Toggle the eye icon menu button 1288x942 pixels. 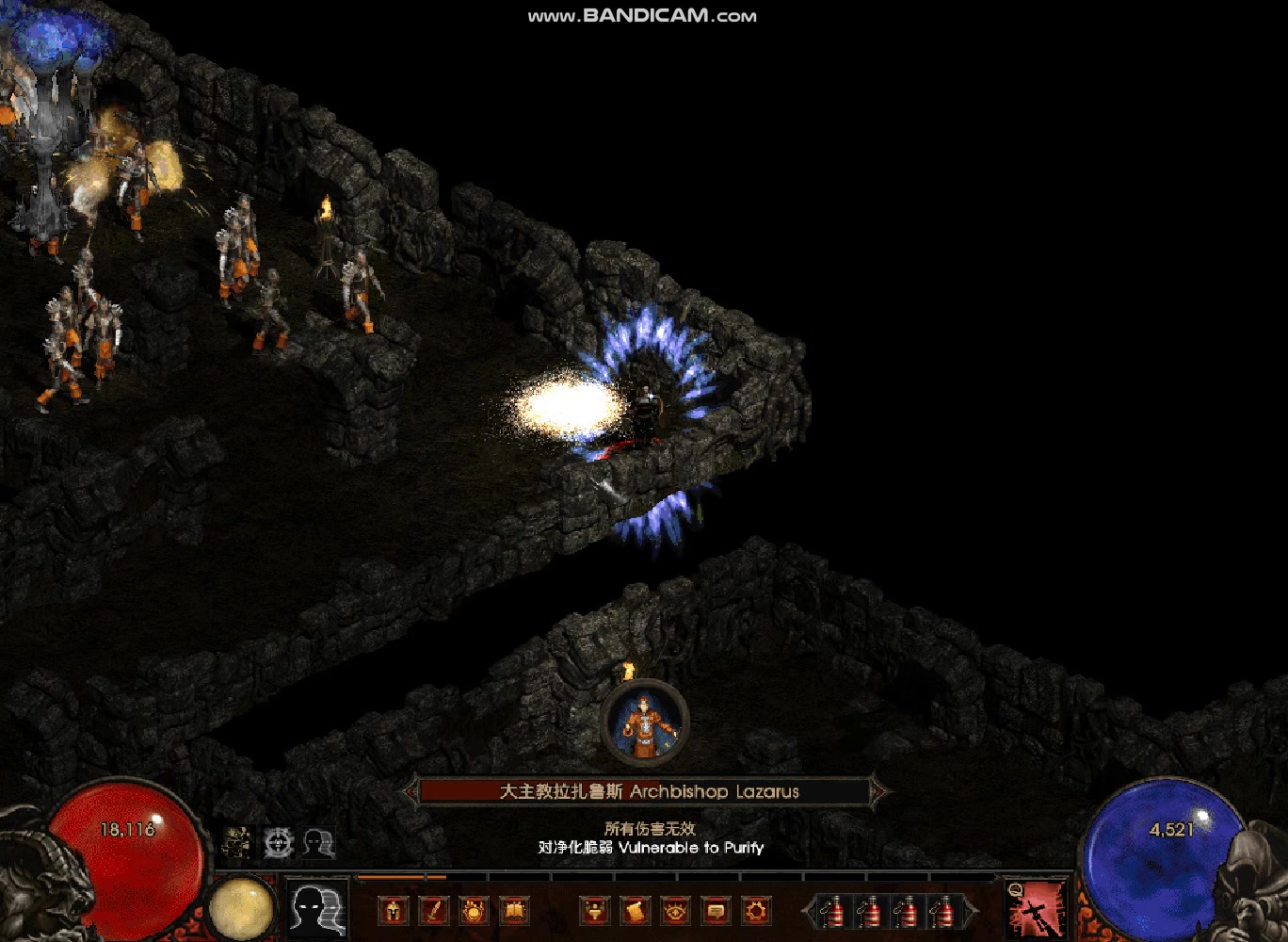675,911
